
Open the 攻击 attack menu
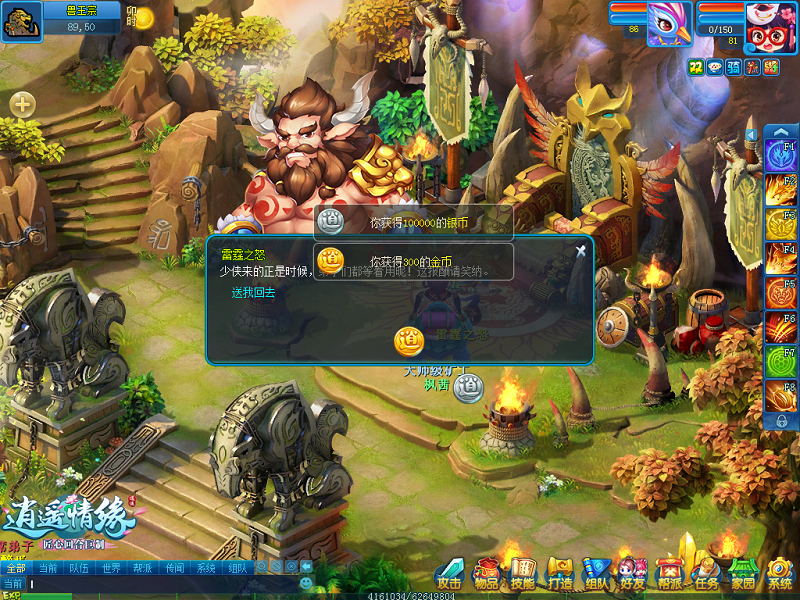point(449,573)
